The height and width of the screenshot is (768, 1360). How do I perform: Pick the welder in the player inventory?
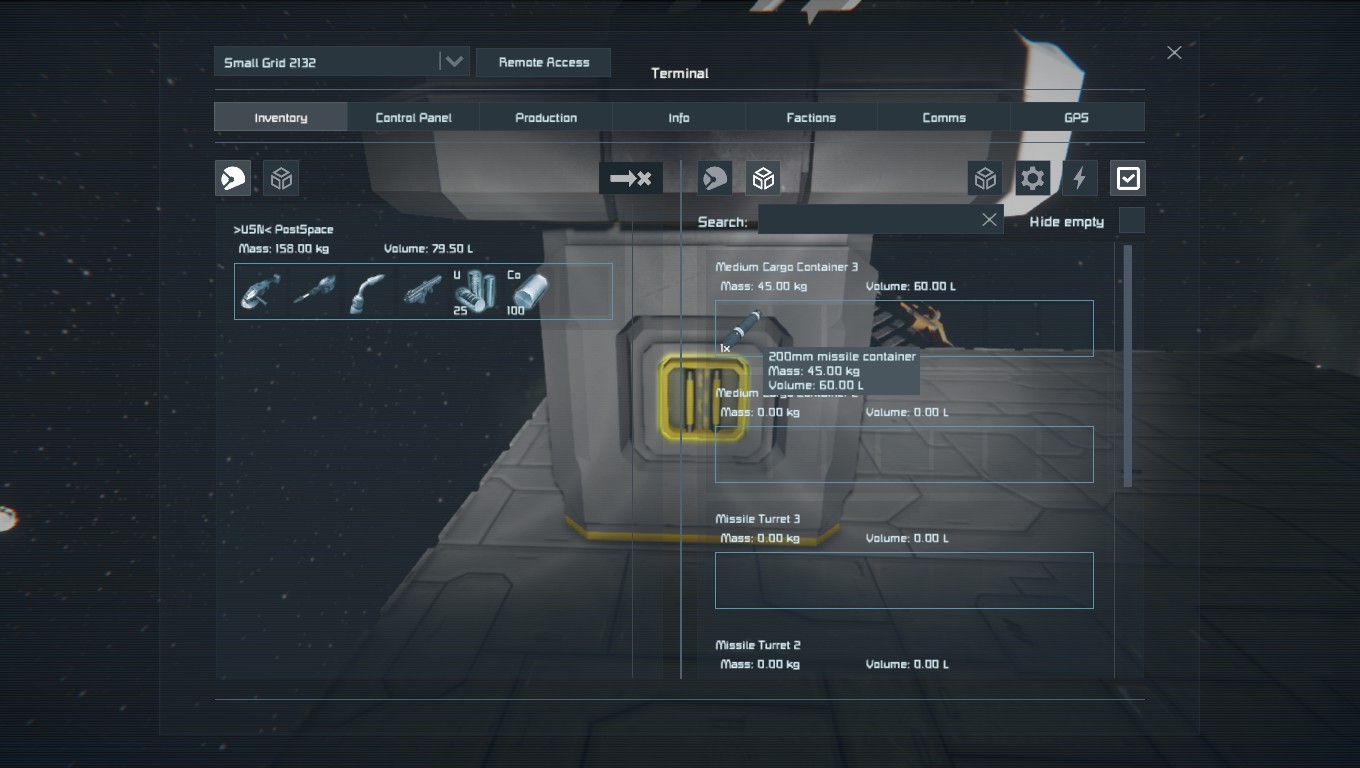(x=367, y=291)
